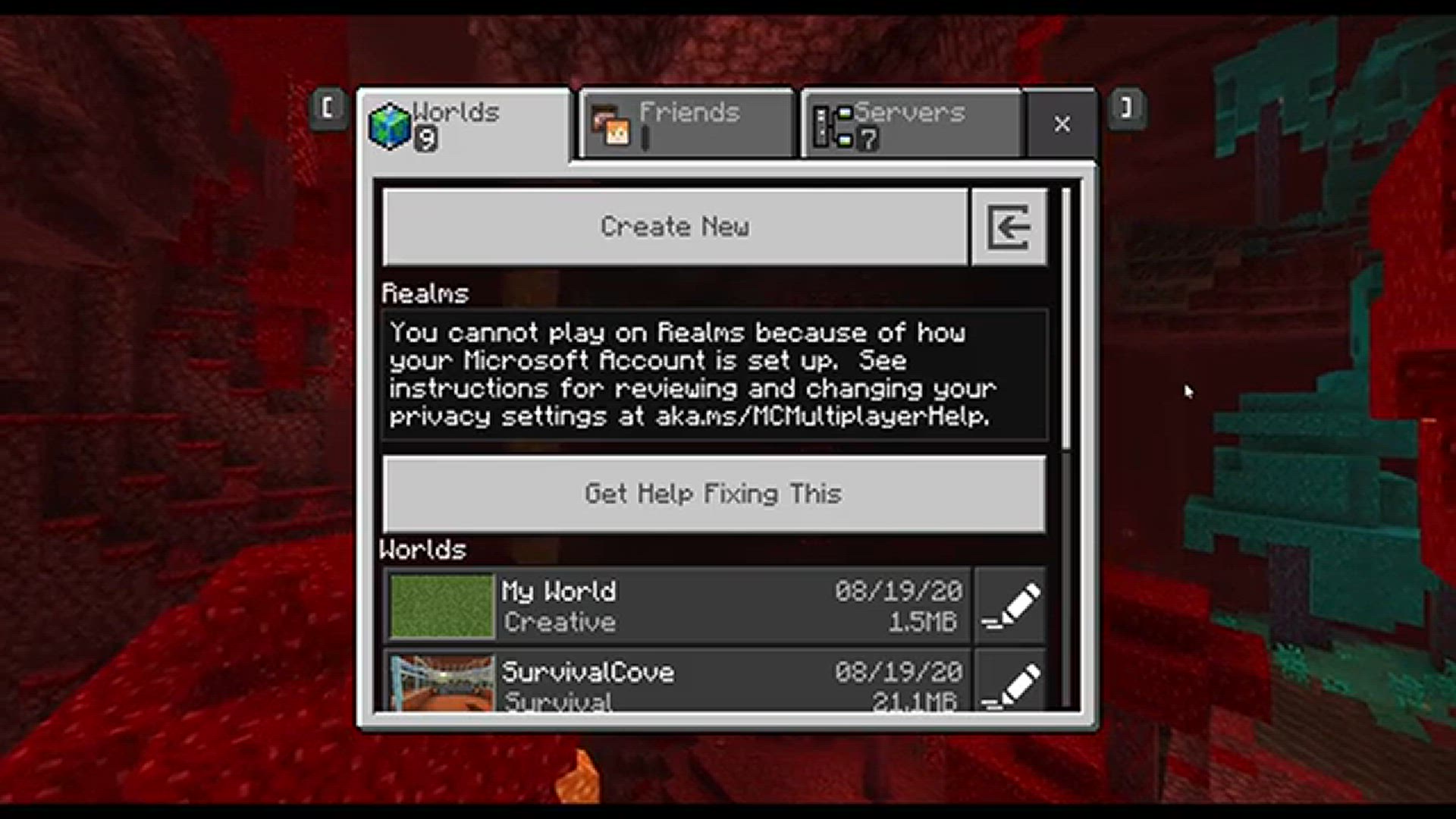Click the import world arrow button
Image resolution: width=1456 pixels, height=819 pixels.
click(x=1009, y=227)
